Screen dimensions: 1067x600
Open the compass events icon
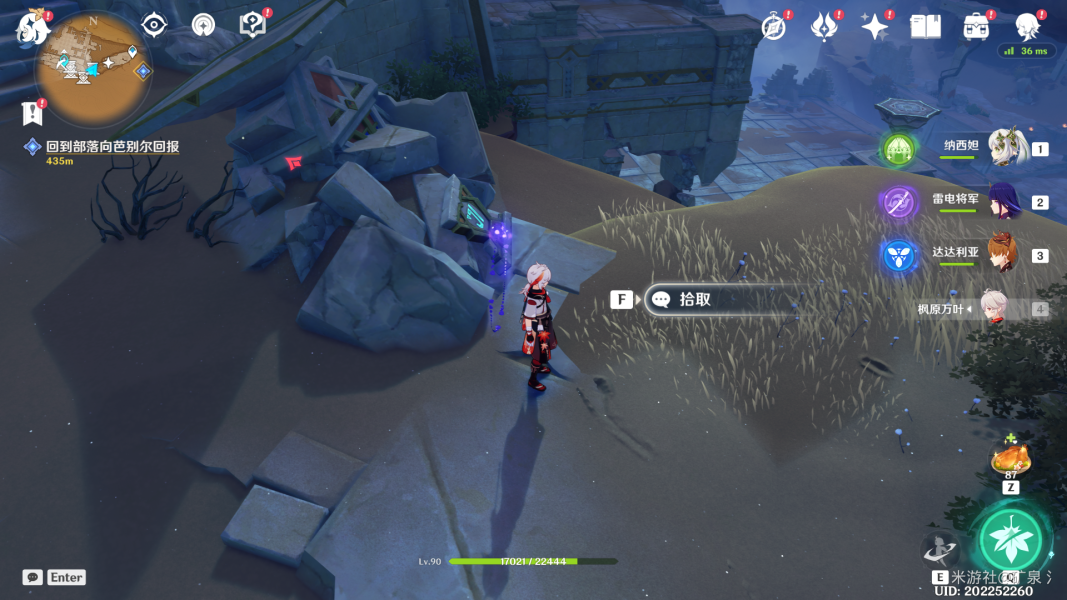click(774, 27)
